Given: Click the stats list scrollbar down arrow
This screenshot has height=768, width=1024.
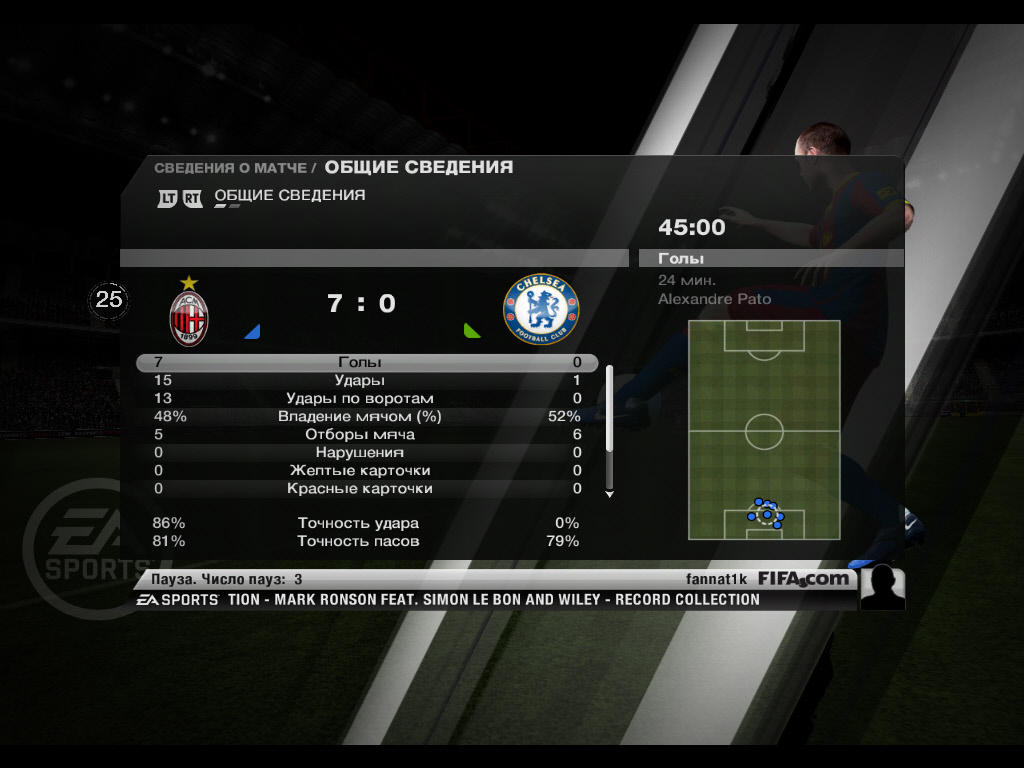Looking at the screenshot, I should pos(609,494).
